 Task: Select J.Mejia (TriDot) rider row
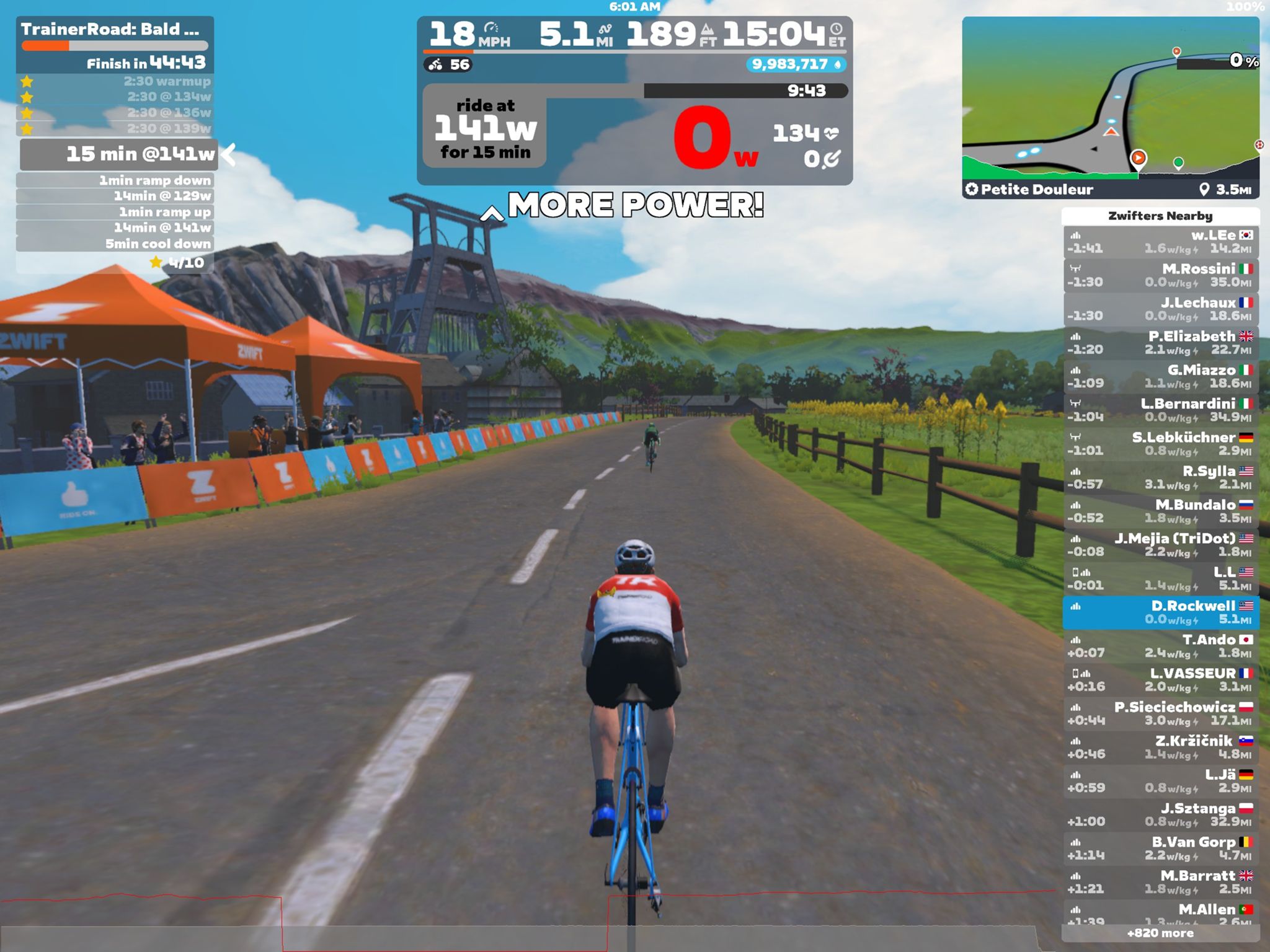pyautogui.click(x=1160, y=545)
